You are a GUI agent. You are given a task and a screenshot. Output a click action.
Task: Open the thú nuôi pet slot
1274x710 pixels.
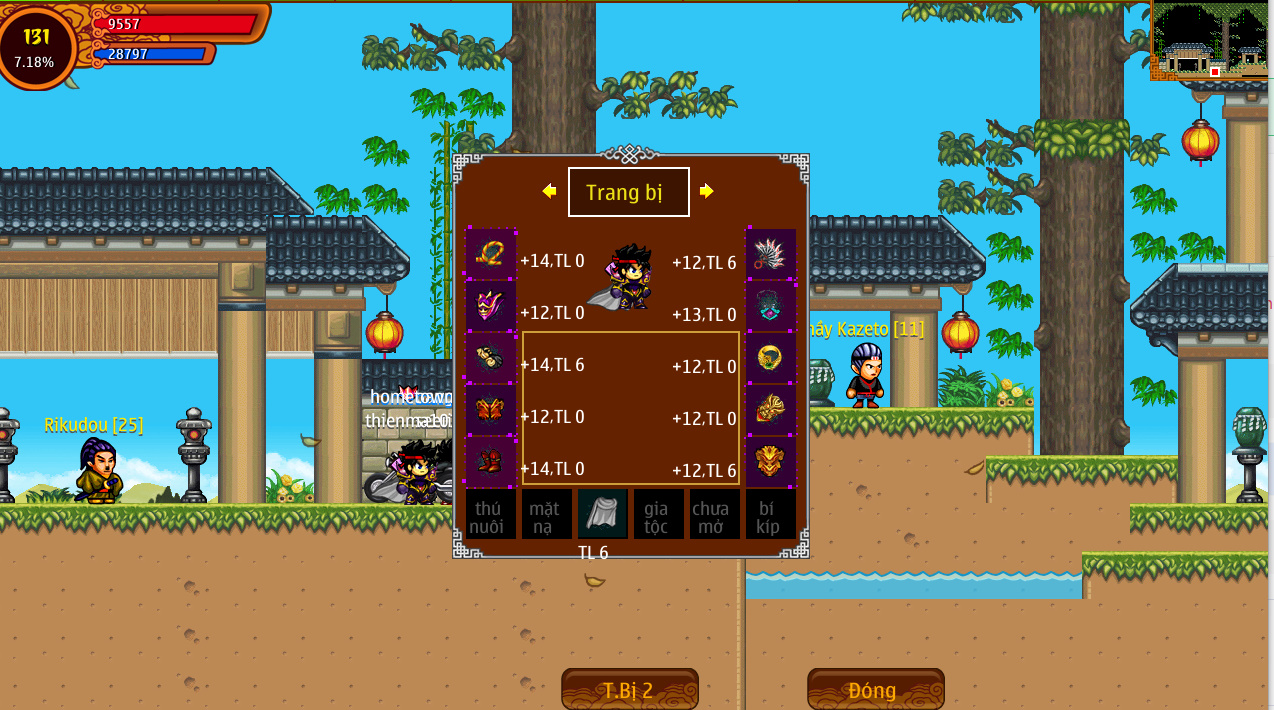[491, 515]
